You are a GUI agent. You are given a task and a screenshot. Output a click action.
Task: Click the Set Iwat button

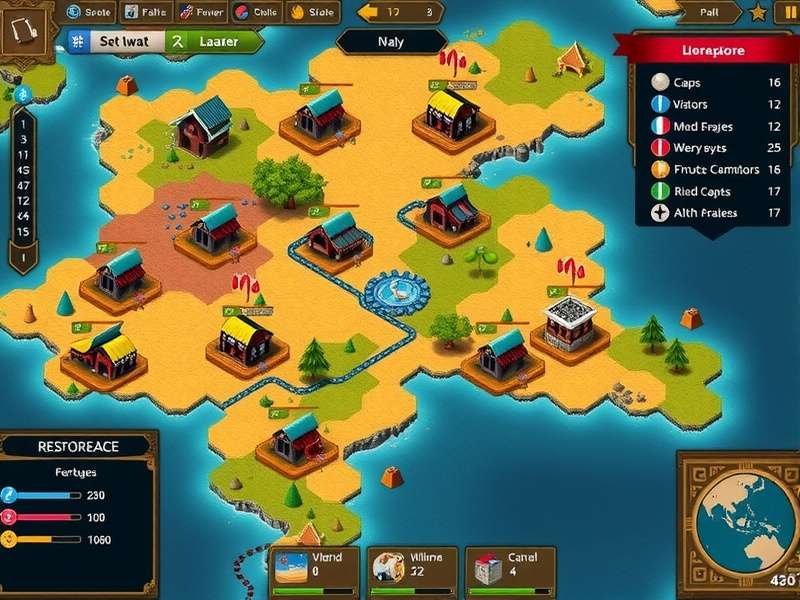click(111, 42)
